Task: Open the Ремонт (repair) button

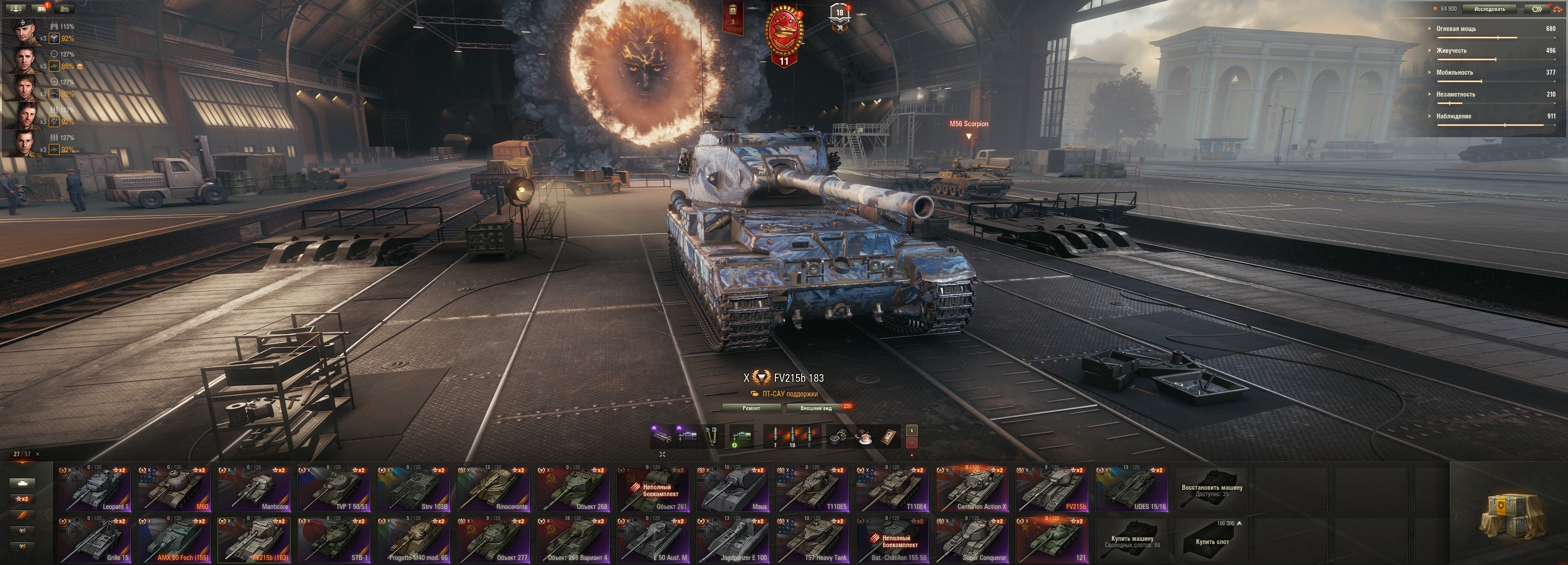Action: coord(751,408)
